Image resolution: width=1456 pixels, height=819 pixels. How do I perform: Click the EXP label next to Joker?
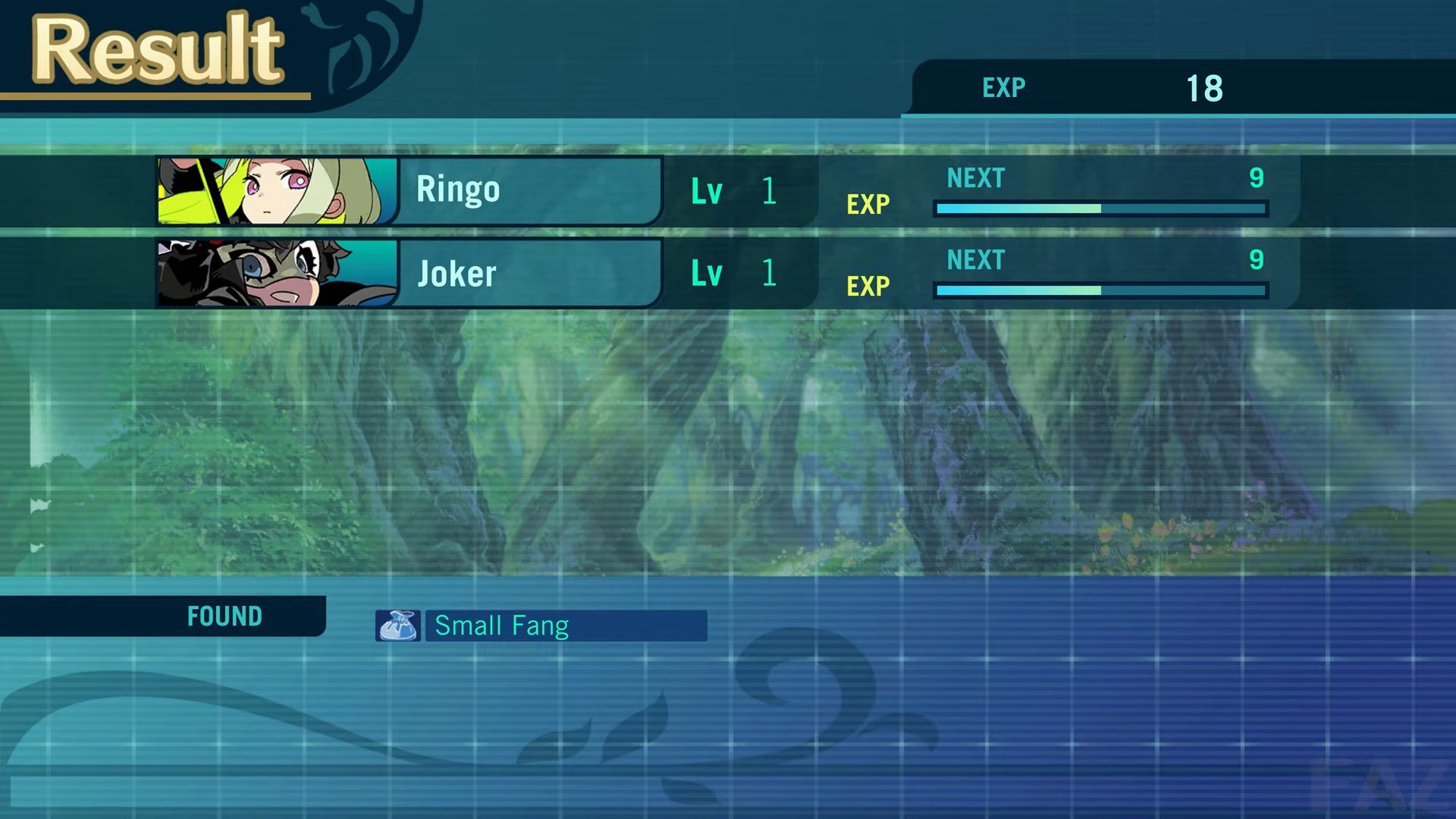868,286
